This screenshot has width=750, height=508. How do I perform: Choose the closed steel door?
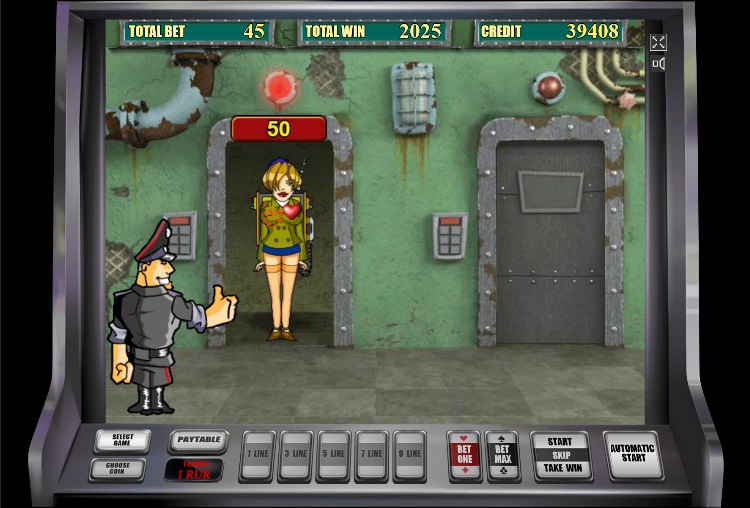coord(550,240)
